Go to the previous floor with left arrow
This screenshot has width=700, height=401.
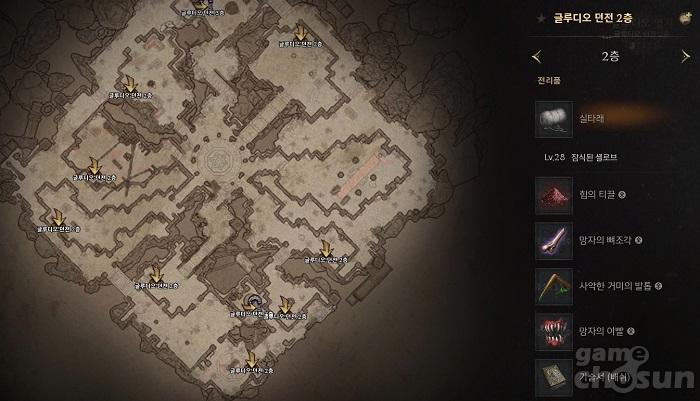[537, 56]
